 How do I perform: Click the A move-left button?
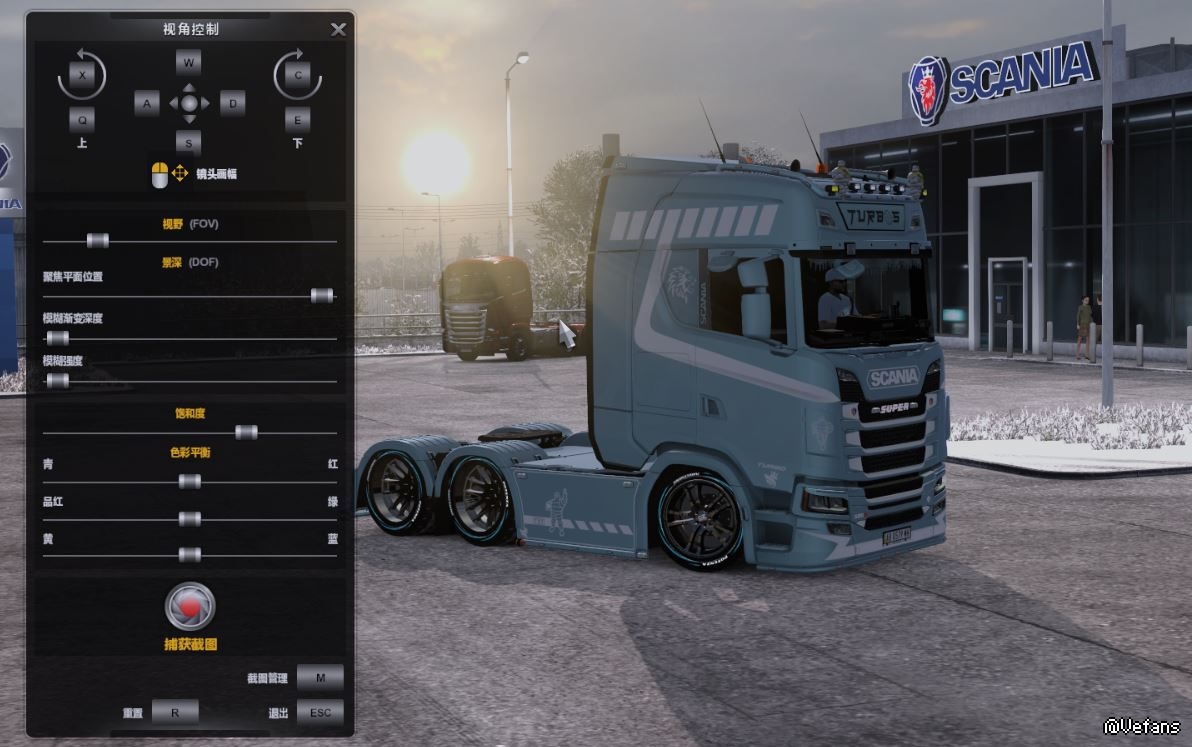[147, 103]
